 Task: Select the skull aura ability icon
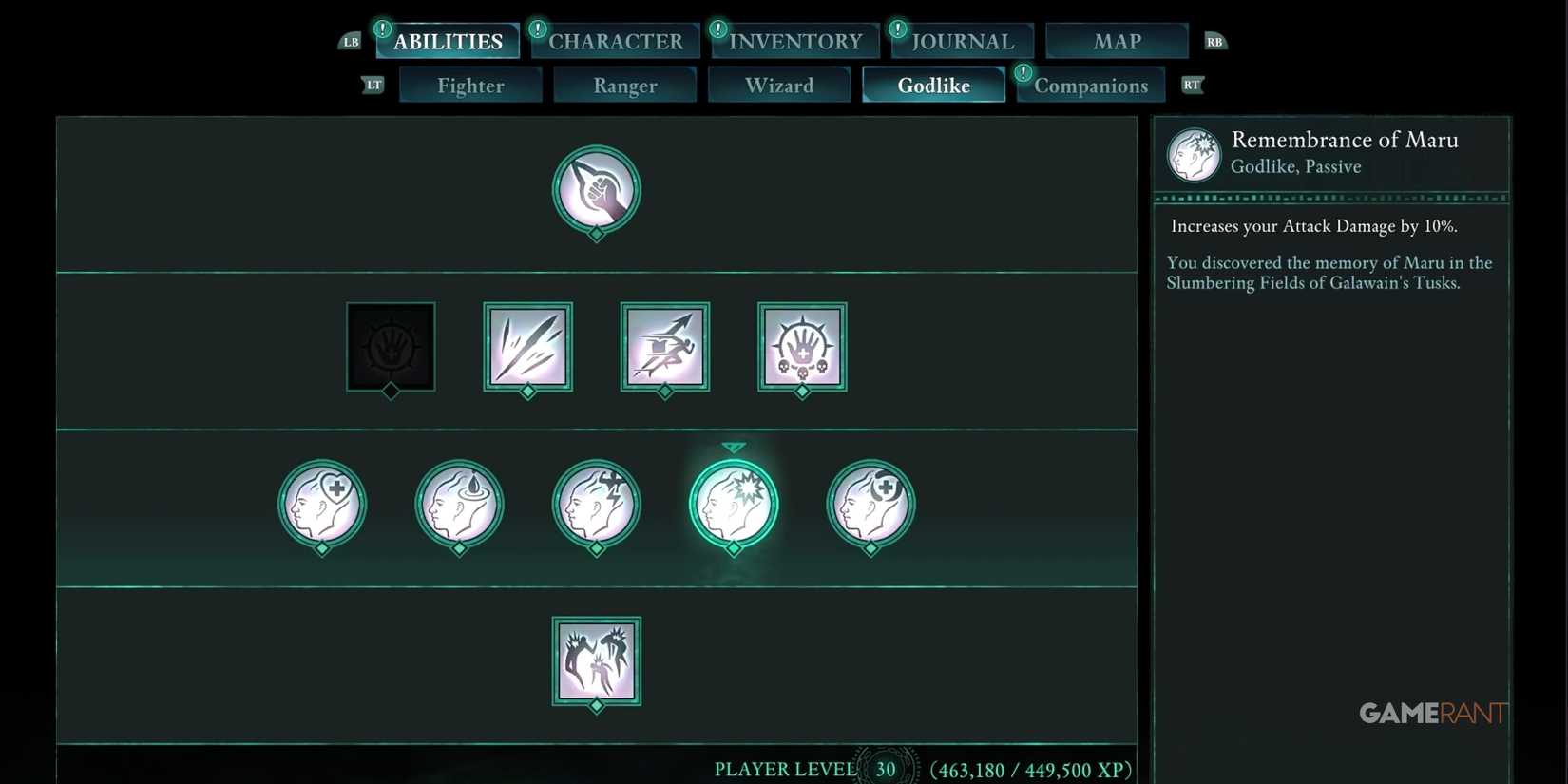[x=801, y=347]
